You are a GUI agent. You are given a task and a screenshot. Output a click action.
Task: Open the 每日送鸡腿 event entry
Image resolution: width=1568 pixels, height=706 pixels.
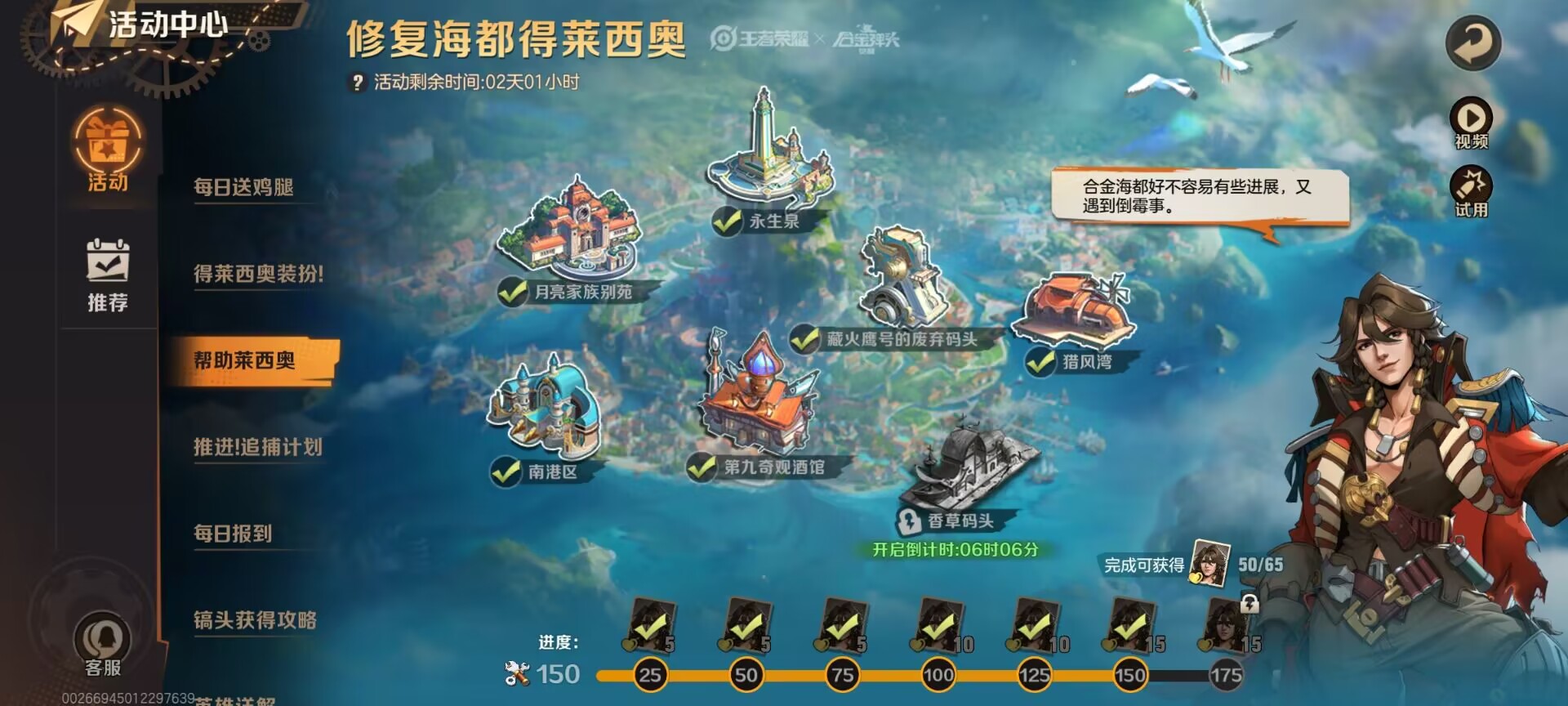(243, 187)
